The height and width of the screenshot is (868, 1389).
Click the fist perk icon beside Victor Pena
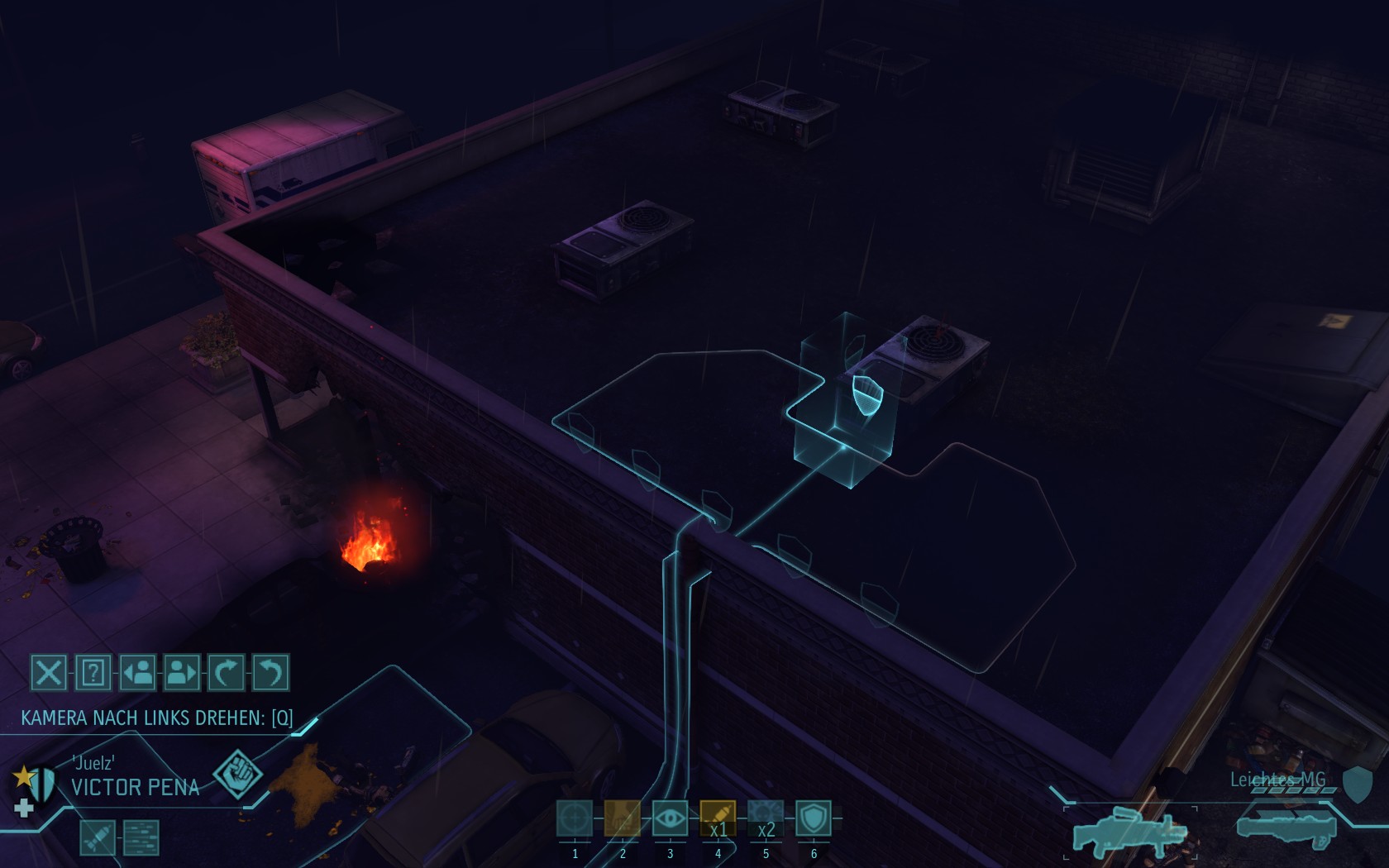point(237,775)
